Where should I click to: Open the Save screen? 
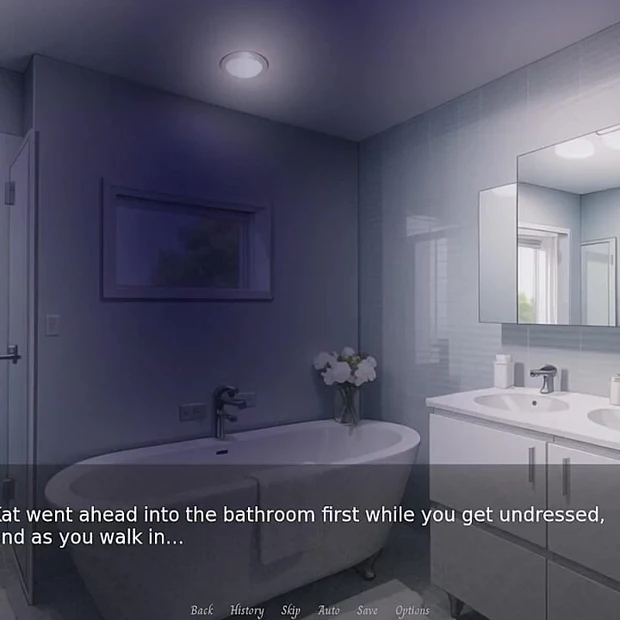[367, 610]
